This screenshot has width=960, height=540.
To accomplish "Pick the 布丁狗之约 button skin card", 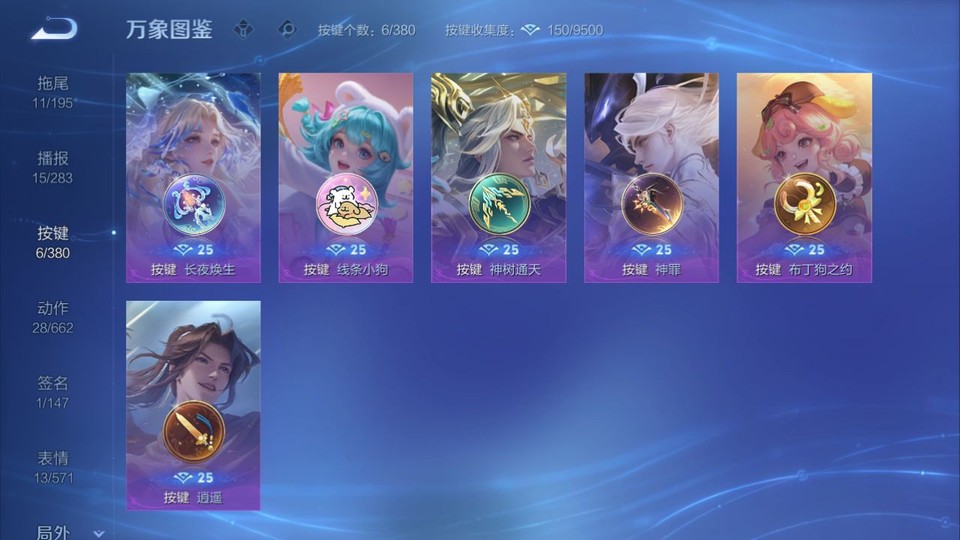I will (x=804, y=177).
